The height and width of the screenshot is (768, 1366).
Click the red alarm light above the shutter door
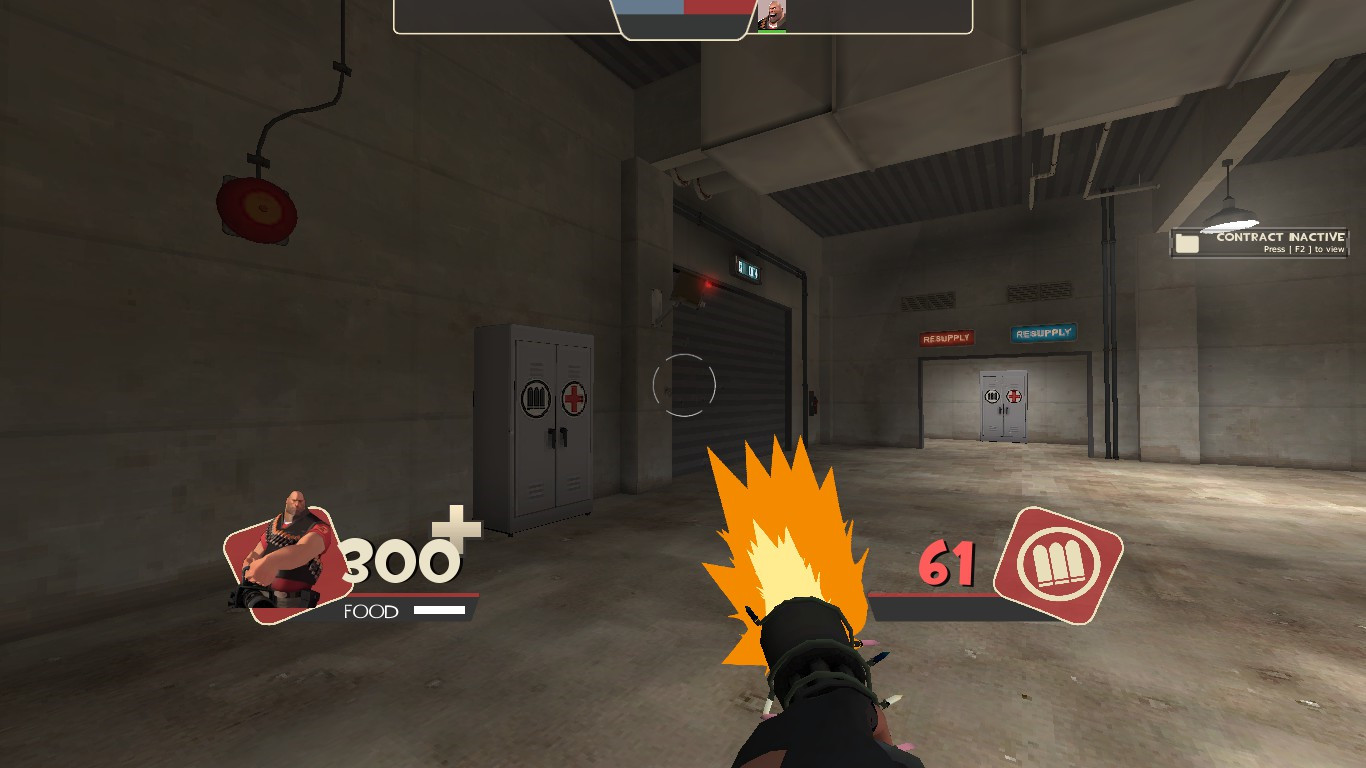(710, 284)
